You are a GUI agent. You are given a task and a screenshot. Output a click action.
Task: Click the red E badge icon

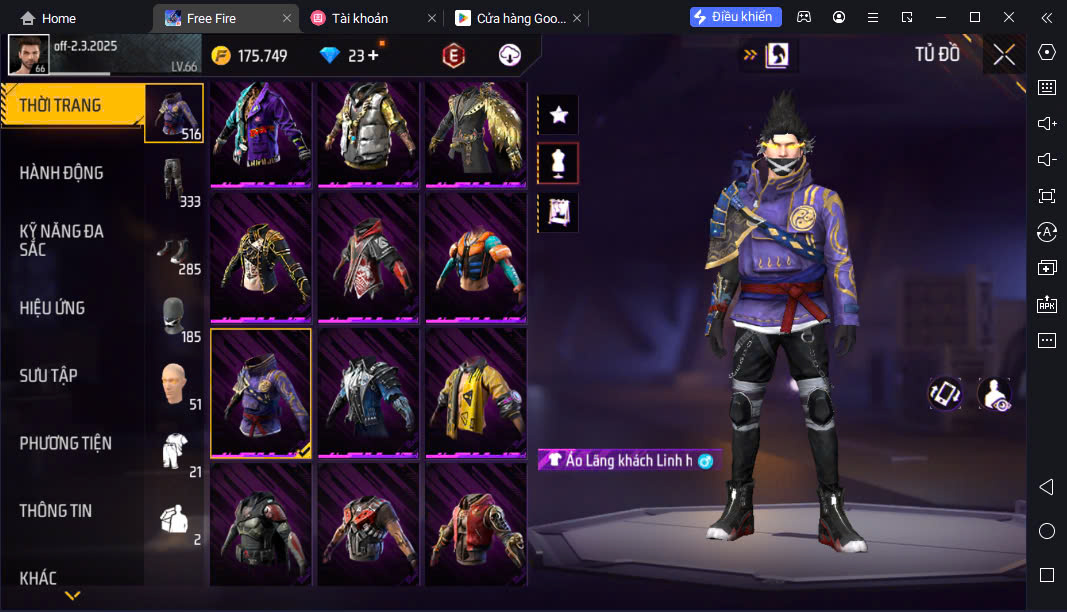[x=454, y=56]
